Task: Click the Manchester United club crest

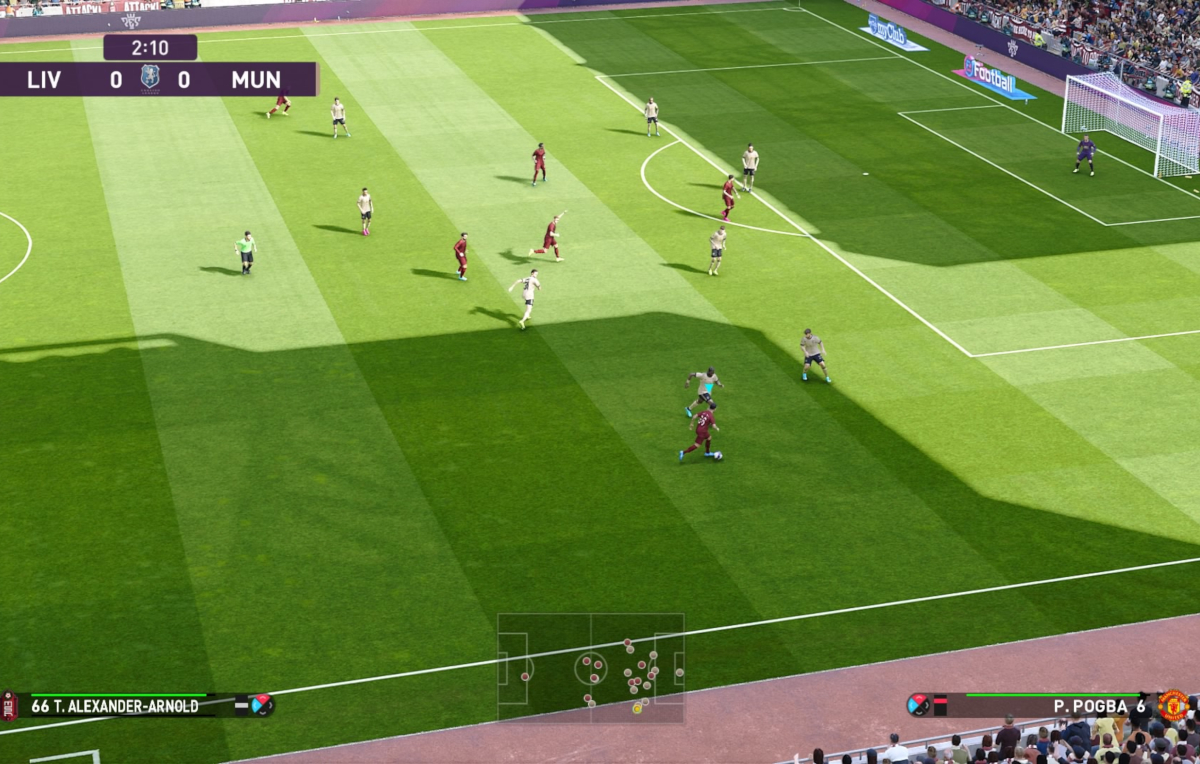Action: tap(1174, 705)
